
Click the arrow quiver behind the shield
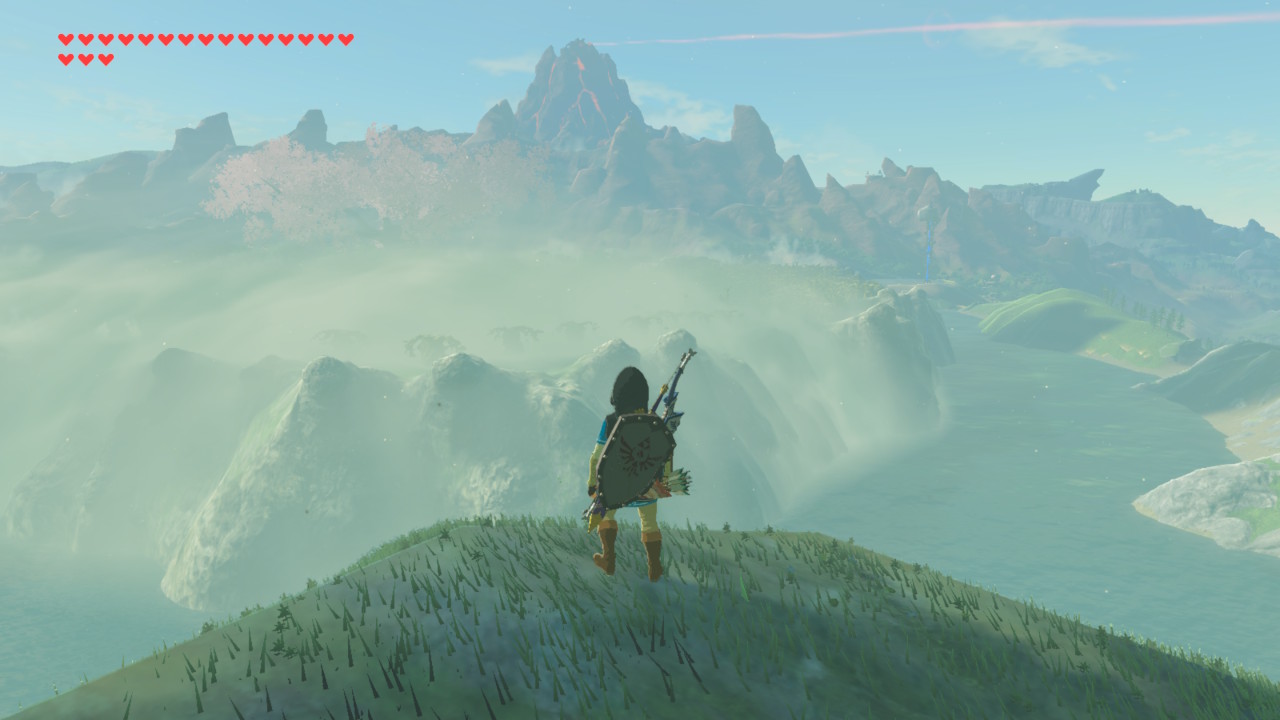coord(679,481)
